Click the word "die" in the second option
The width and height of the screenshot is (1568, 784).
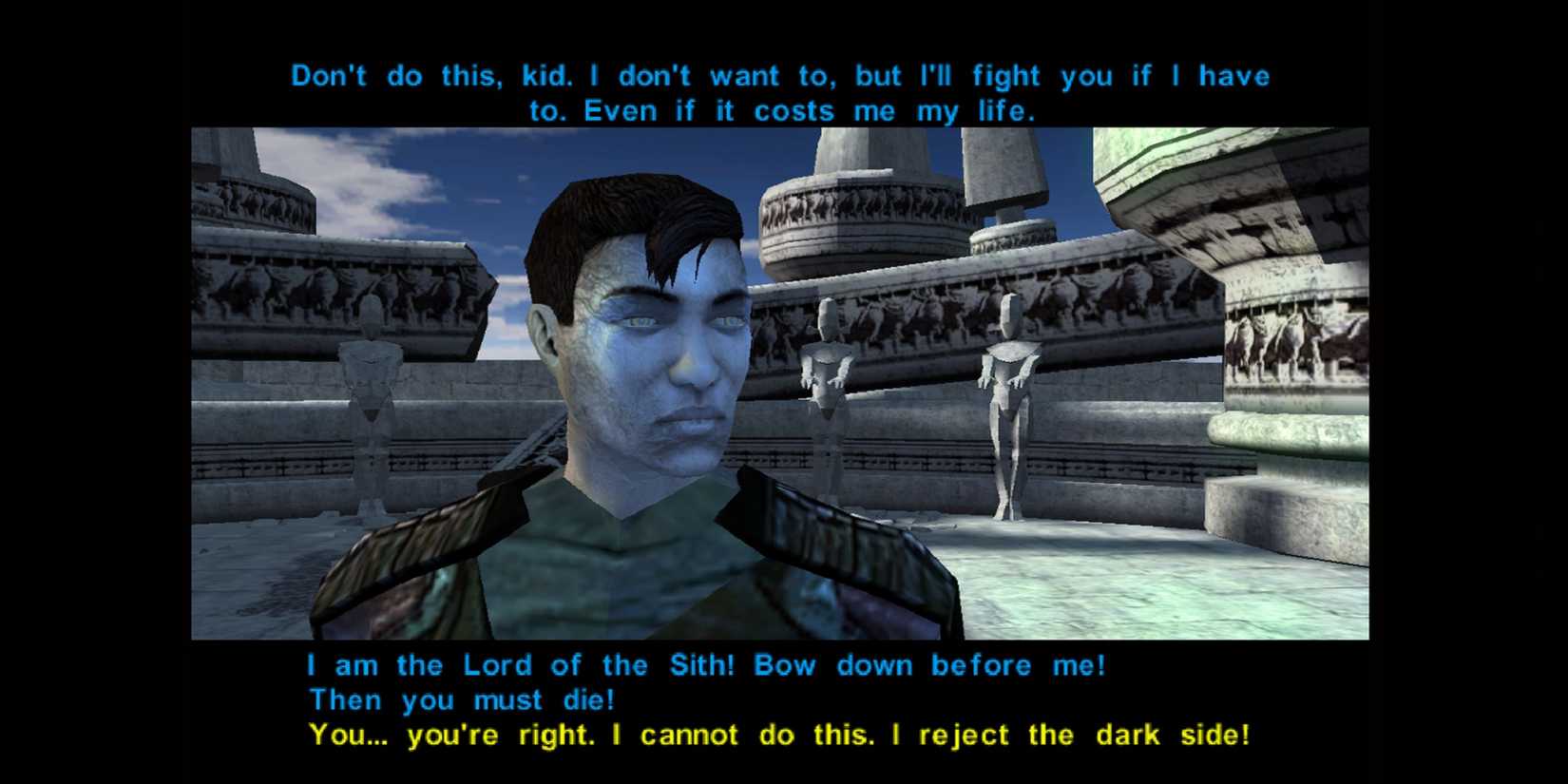[x=589, y=700]
